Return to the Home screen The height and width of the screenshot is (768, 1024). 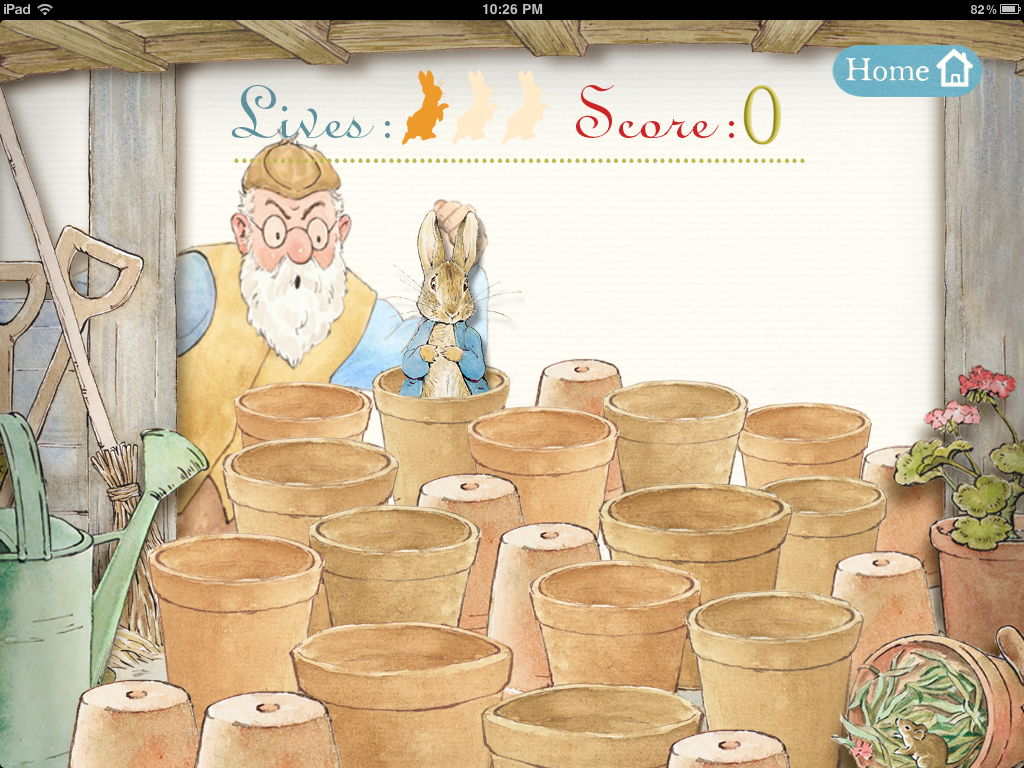[x=907, y=71]
